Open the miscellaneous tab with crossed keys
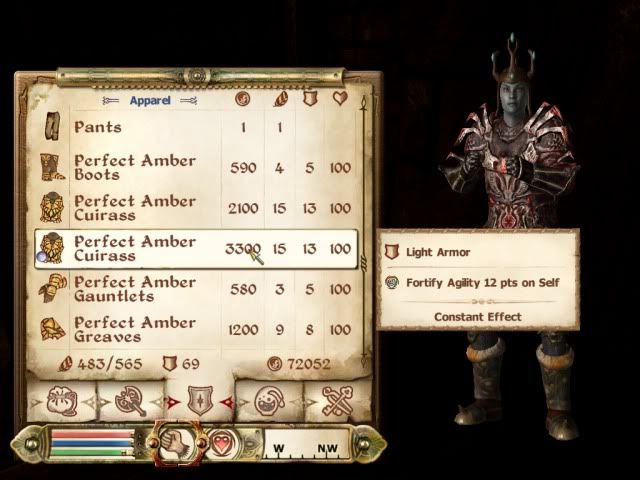The height and width of the screenshot is (480, 640). pos(335,400)
